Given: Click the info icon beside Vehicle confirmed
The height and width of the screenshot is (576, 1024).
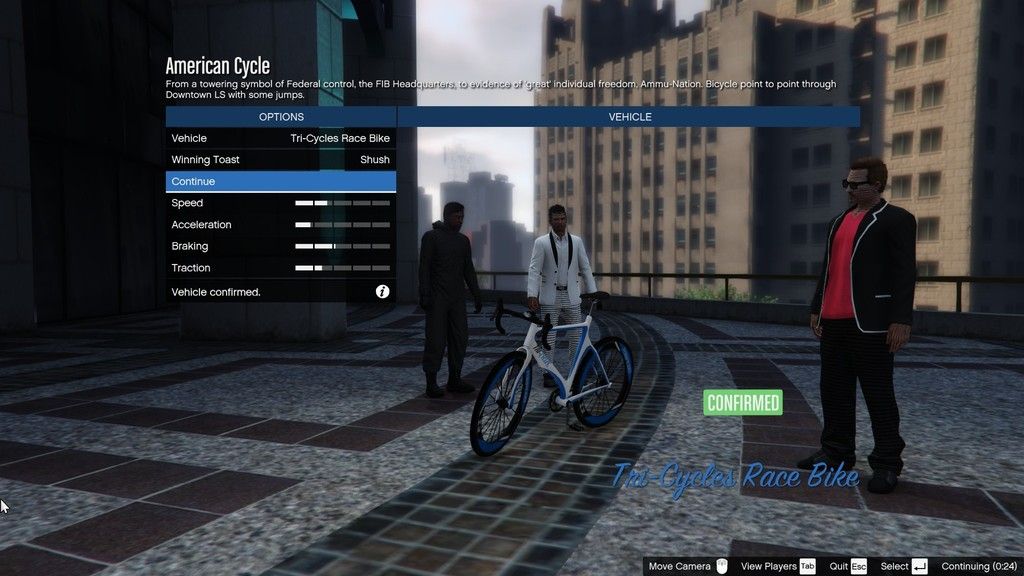Looking at the screenshot, I should pyautogui.click(x=382, y=292).
